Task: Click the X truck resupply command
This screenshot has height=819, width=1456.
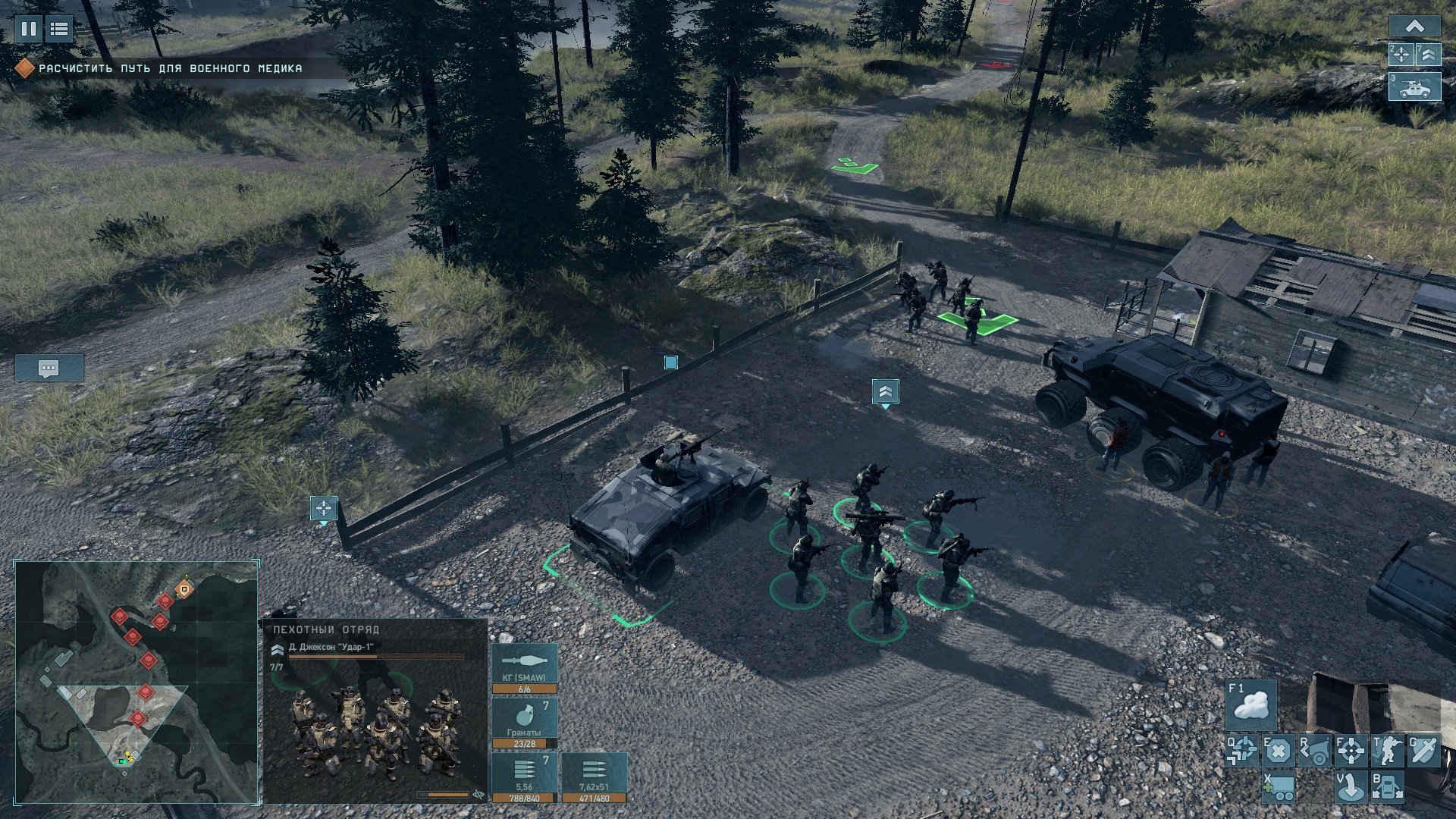Action: tap(1278, 787)
